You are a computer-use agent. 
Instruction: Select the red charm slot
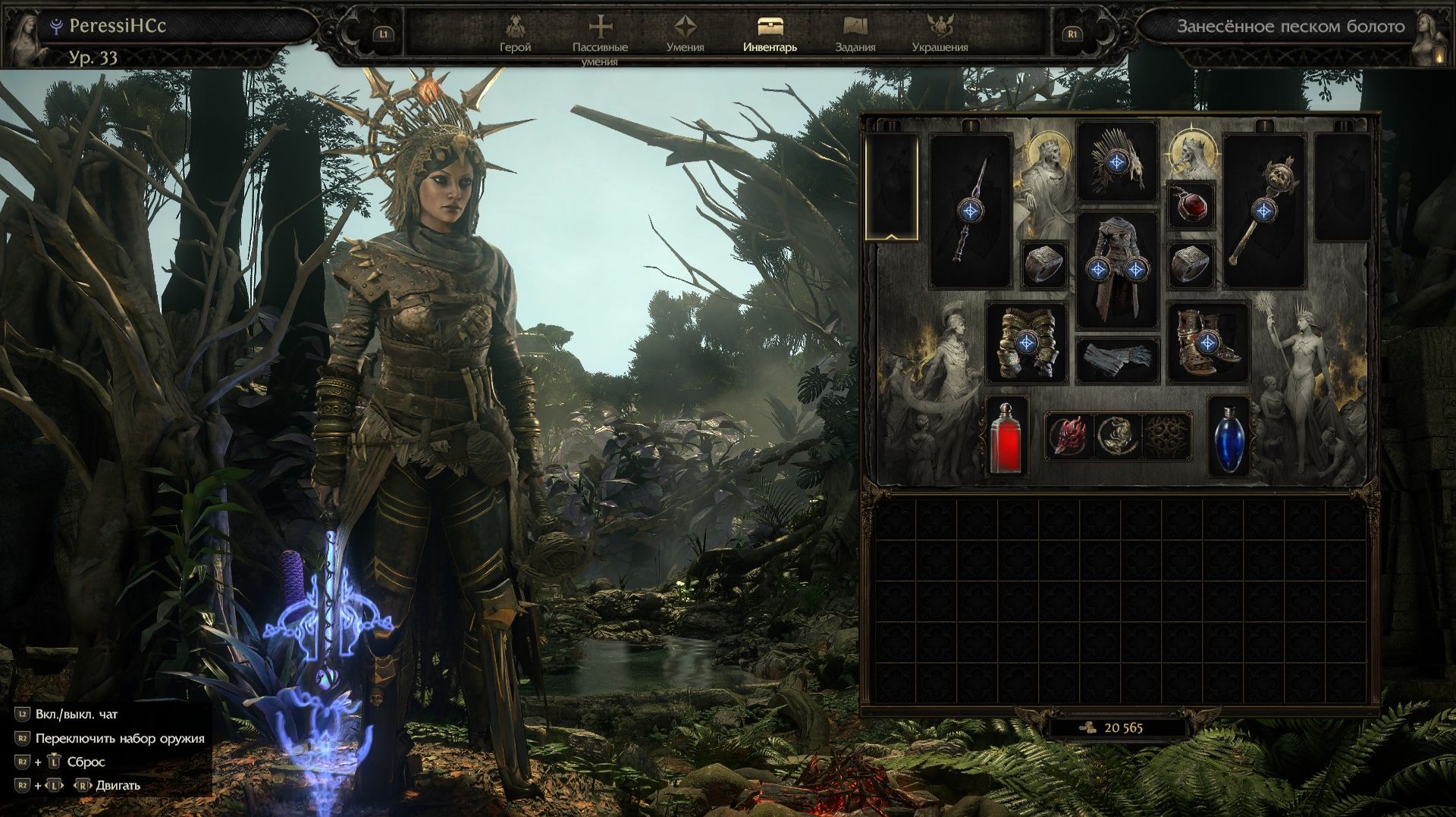[1068, 436]
